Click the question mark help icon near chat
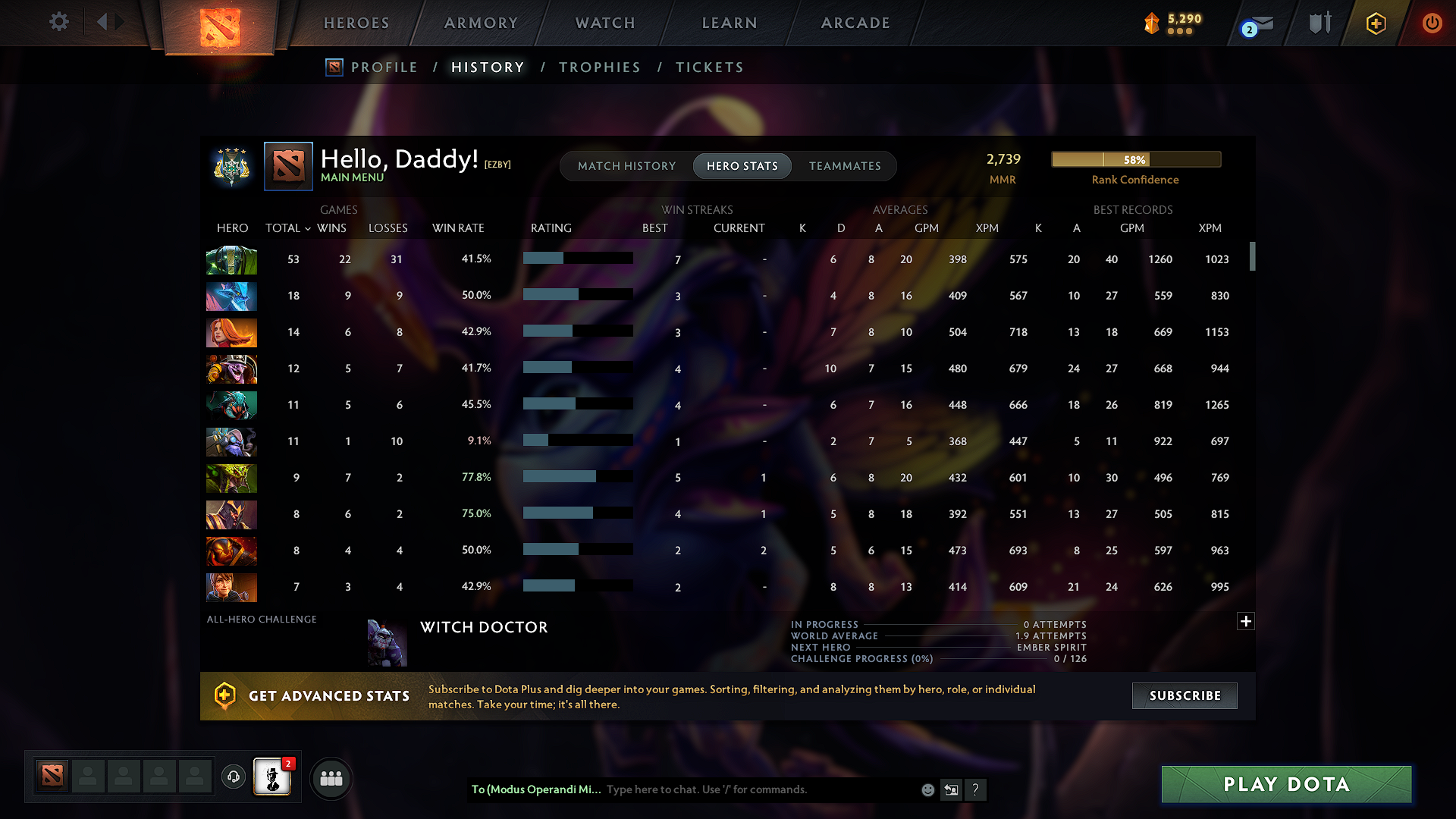 pos(976,789)
